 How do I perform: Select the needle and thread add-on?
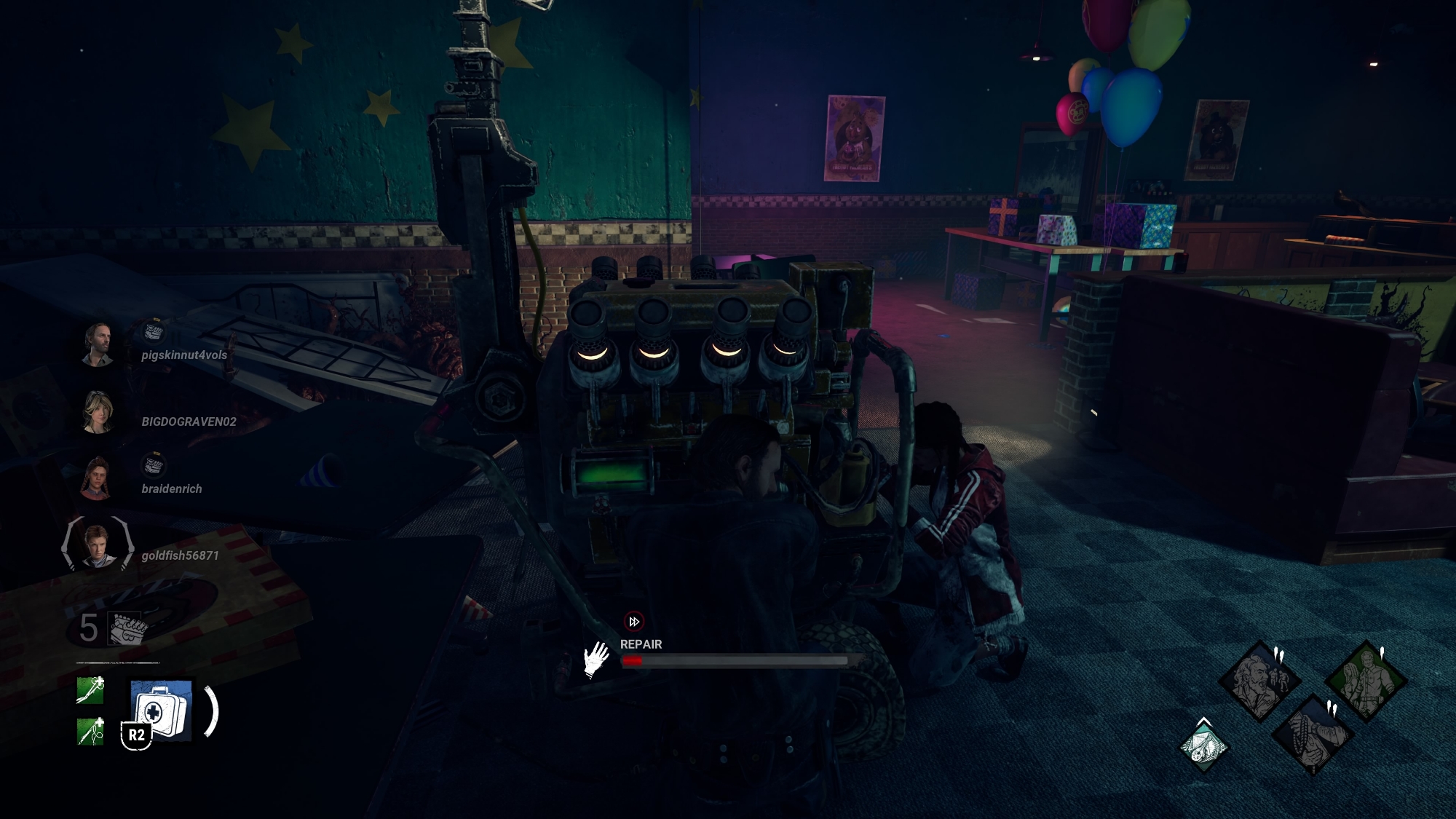(x=90, y=731)
